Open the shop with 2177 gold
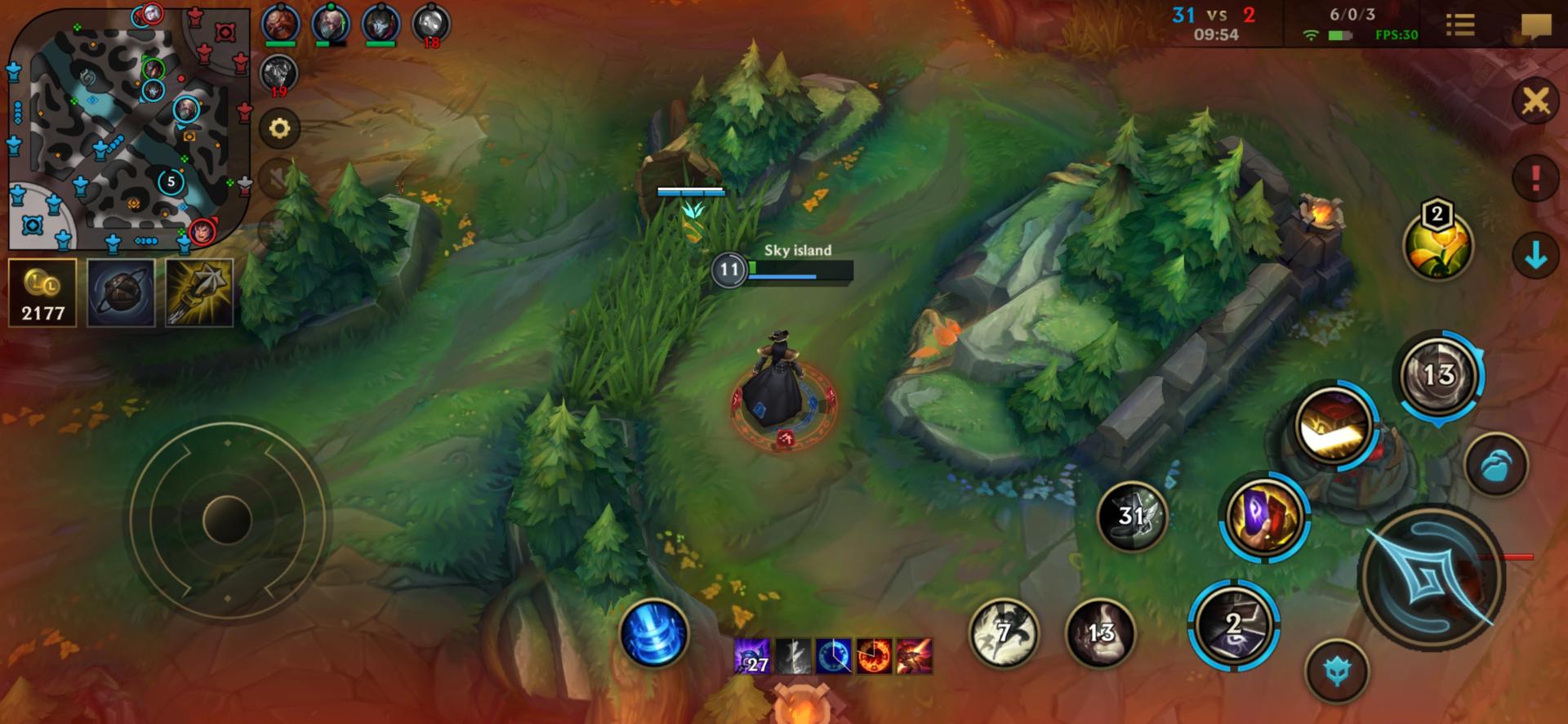The height and width of the screenshot is (724, 1568). pos(42,293)
